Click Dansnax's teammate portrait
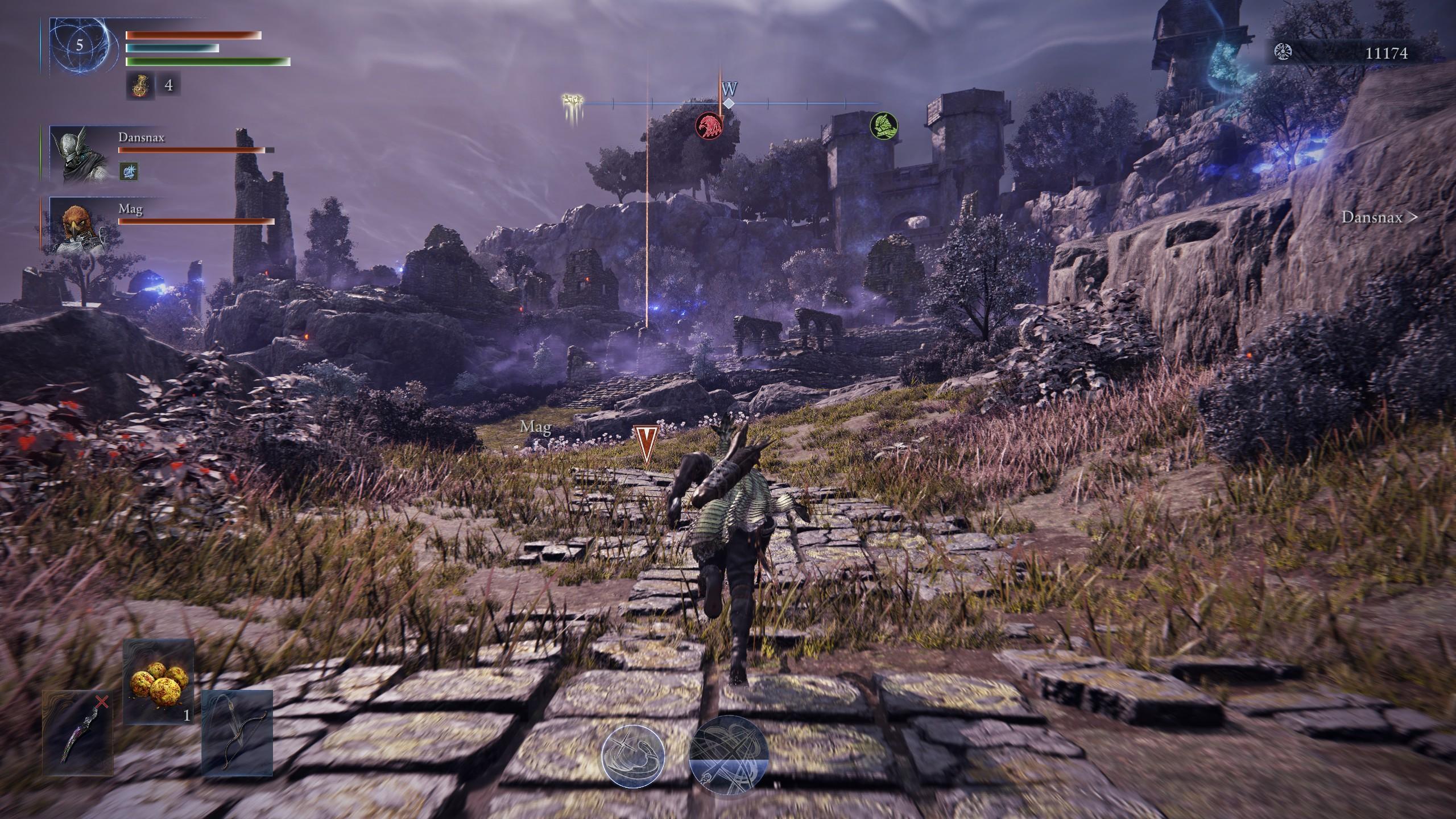This screenshot has width=1456, height=819. coord(81,154)
